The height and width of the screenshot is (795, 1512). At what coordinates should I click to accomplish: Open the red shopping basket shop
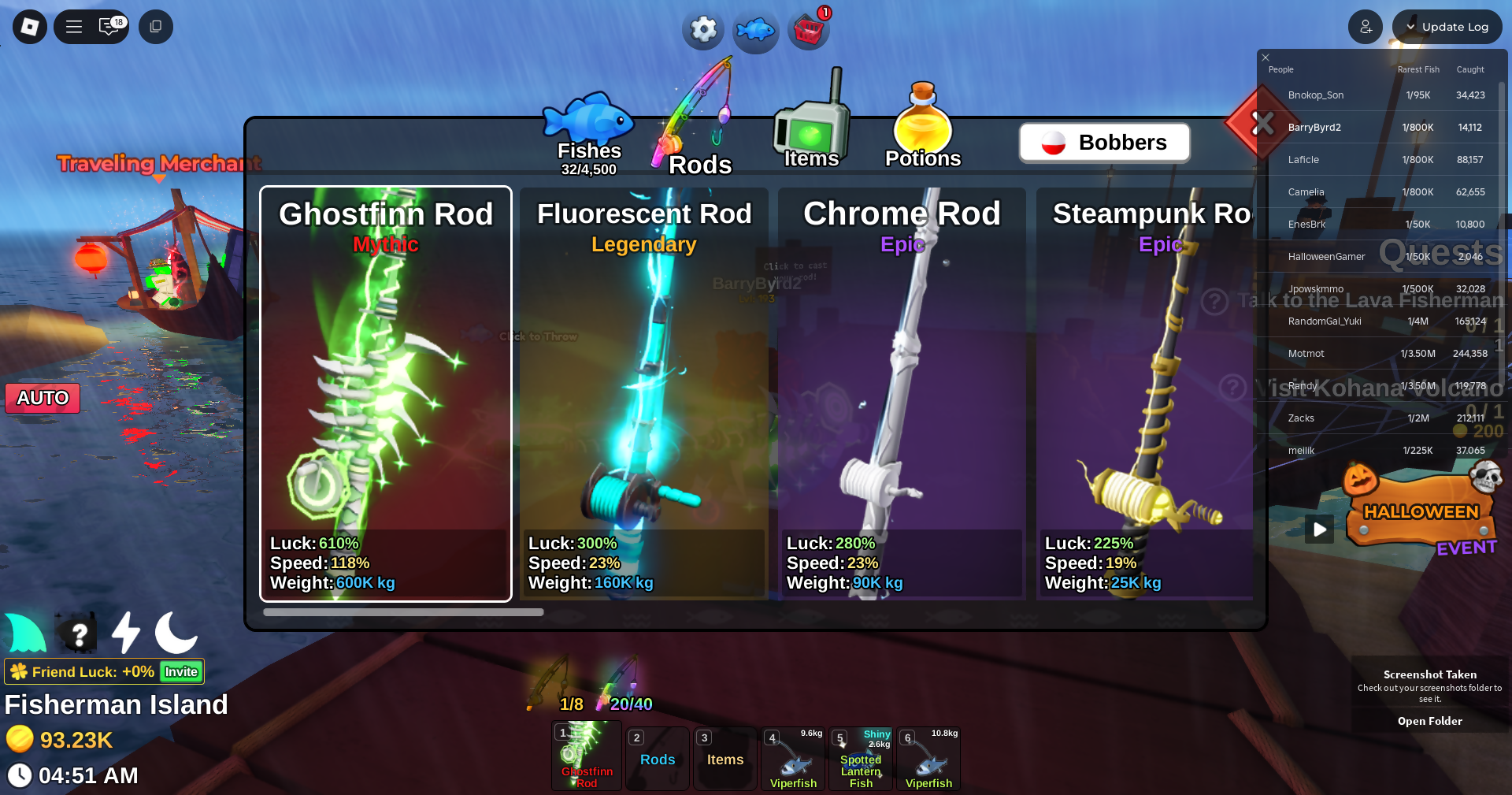point(809,30)
